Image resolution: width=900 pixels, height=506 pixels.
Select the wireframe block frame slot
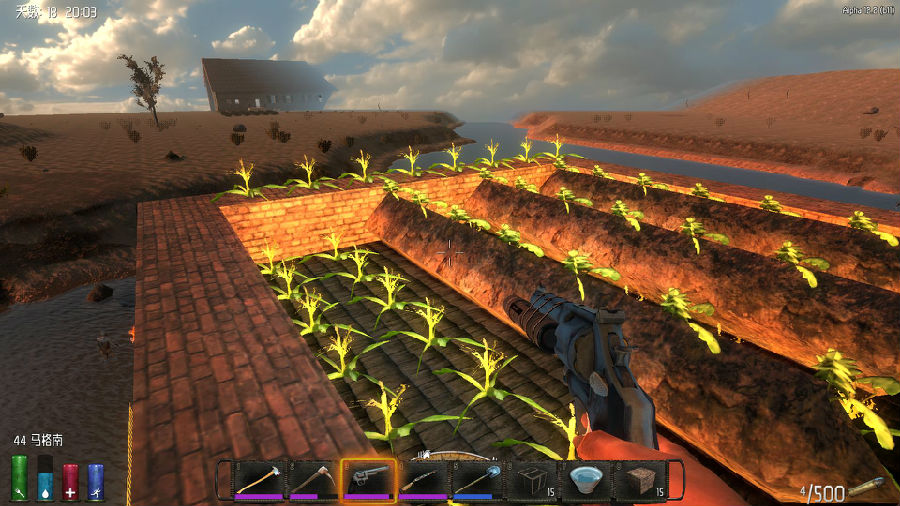(531, 480)
